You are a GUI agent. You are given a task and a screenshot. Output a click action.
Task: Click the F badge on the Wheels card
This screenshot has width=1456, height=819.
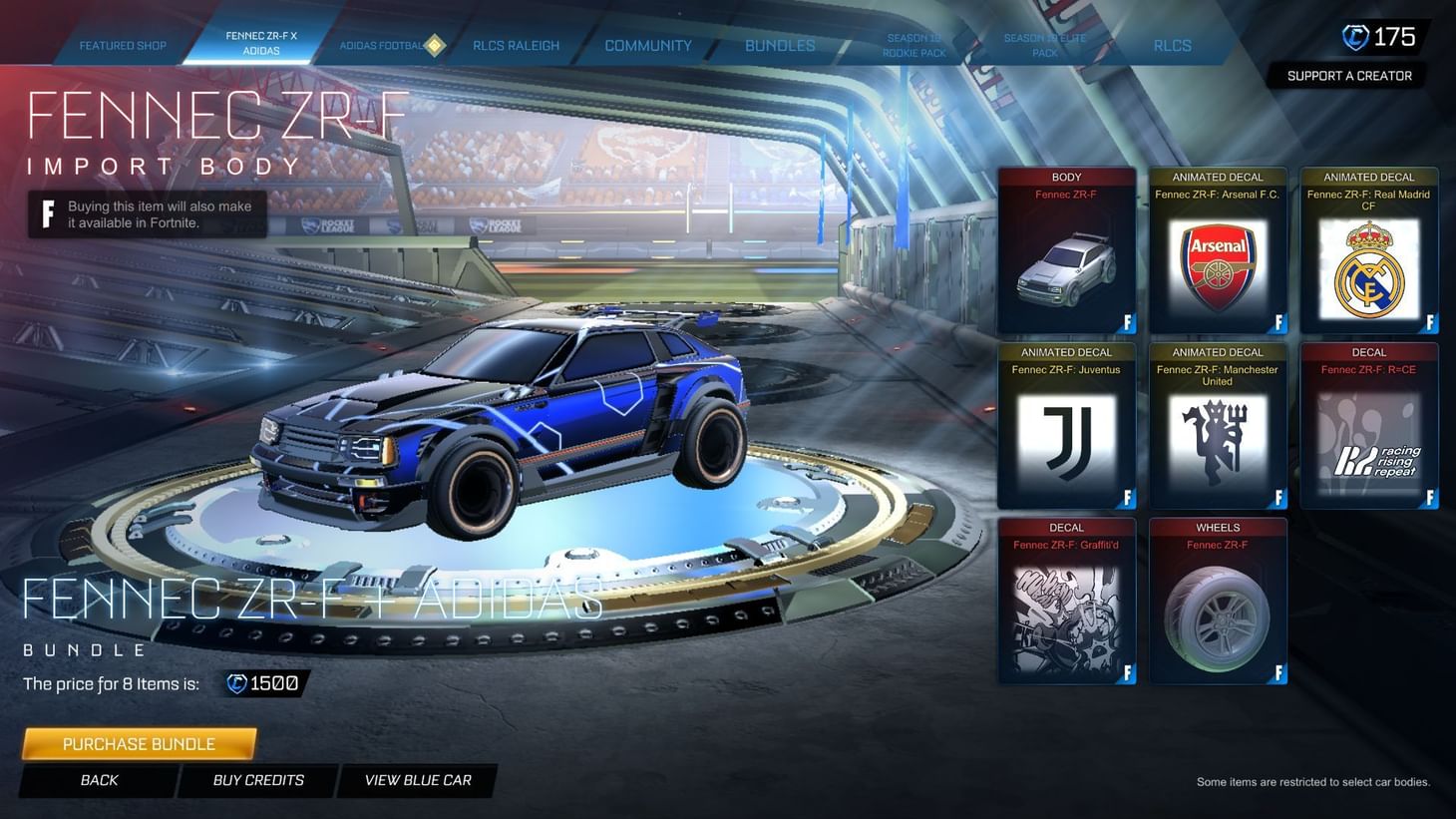pyautogui.click(x=1278, y=674)
